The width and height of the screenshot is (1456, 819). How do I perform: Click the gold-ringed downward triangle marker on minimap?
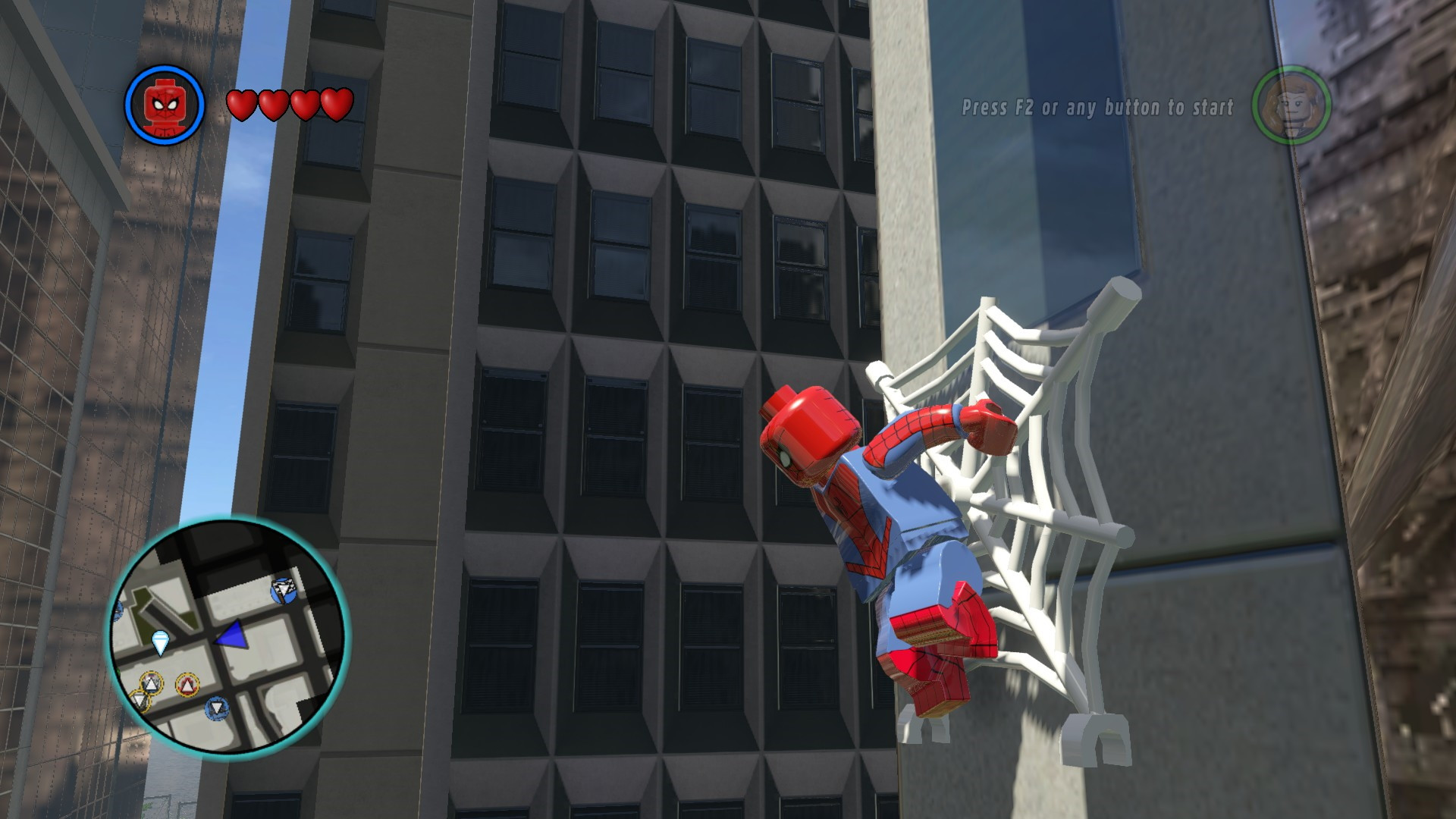[139, 700]
